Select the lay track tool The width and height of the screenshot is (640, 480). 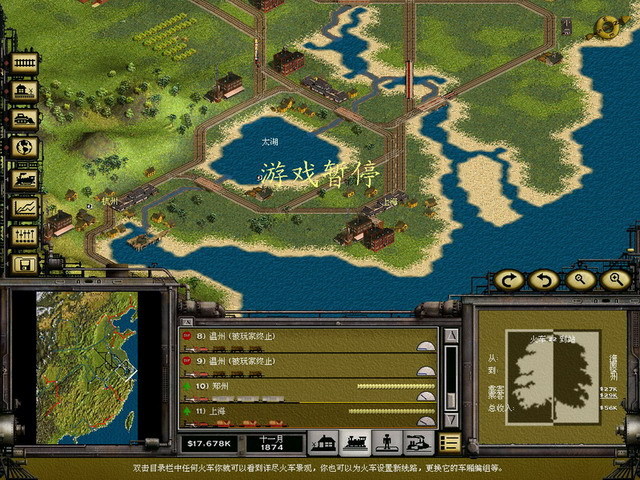[x=24, y=63]
